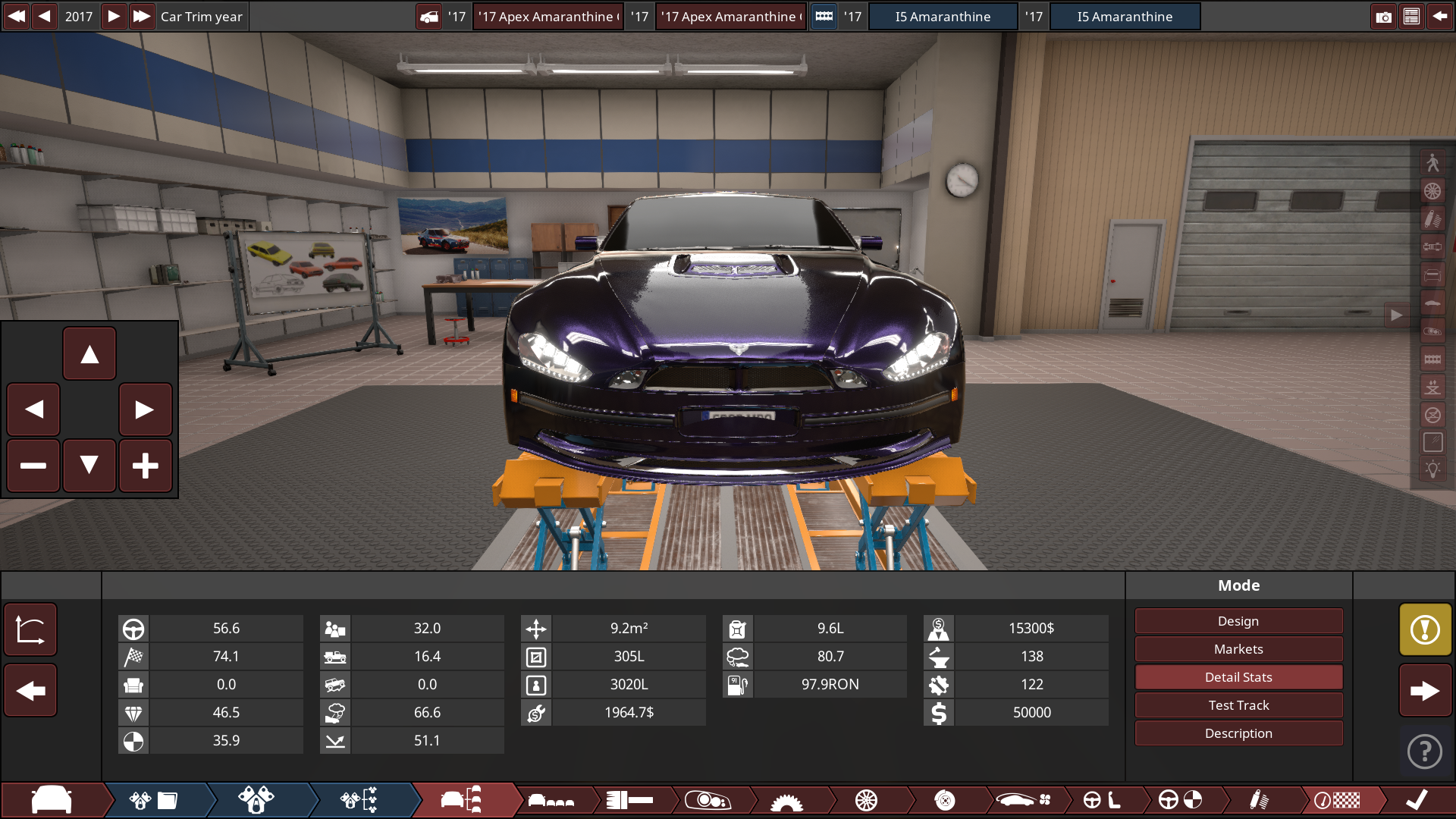Click the yellow warning exclamation button
1456x819 pixels.
pyautogui.click(x=1425, y=629)
